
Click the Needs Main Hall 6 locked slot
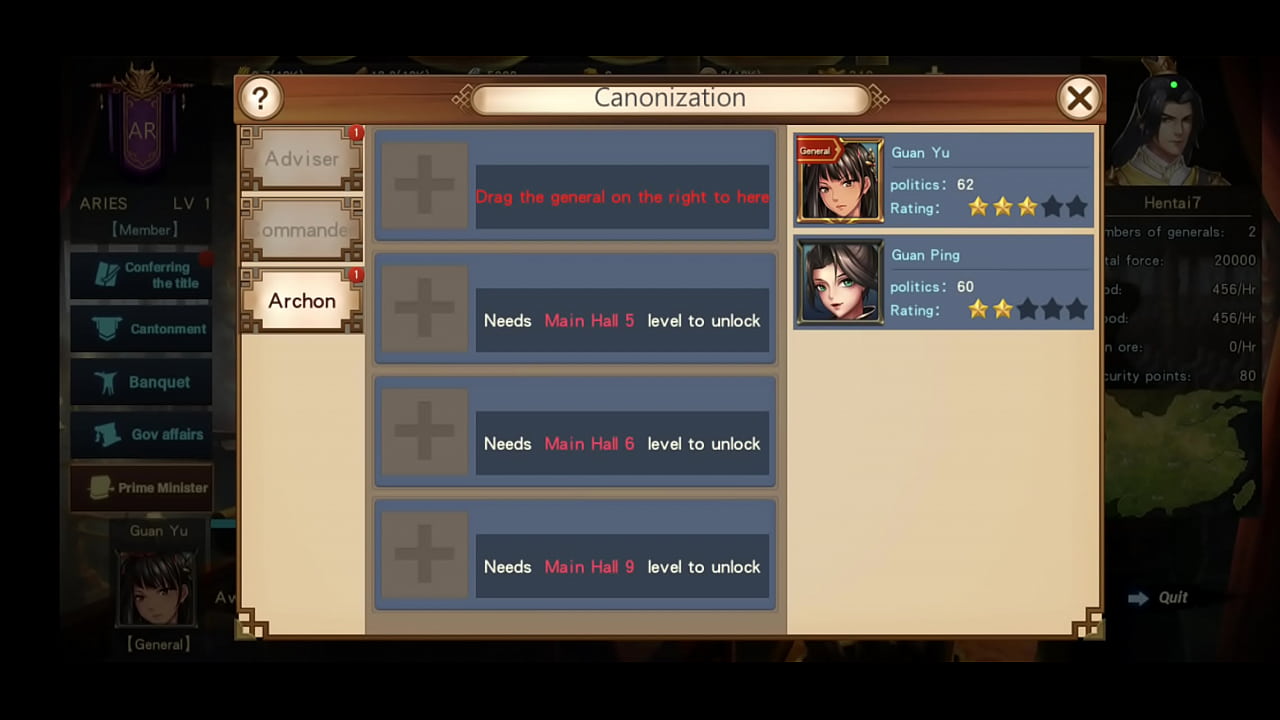click(x=622, y=443)
